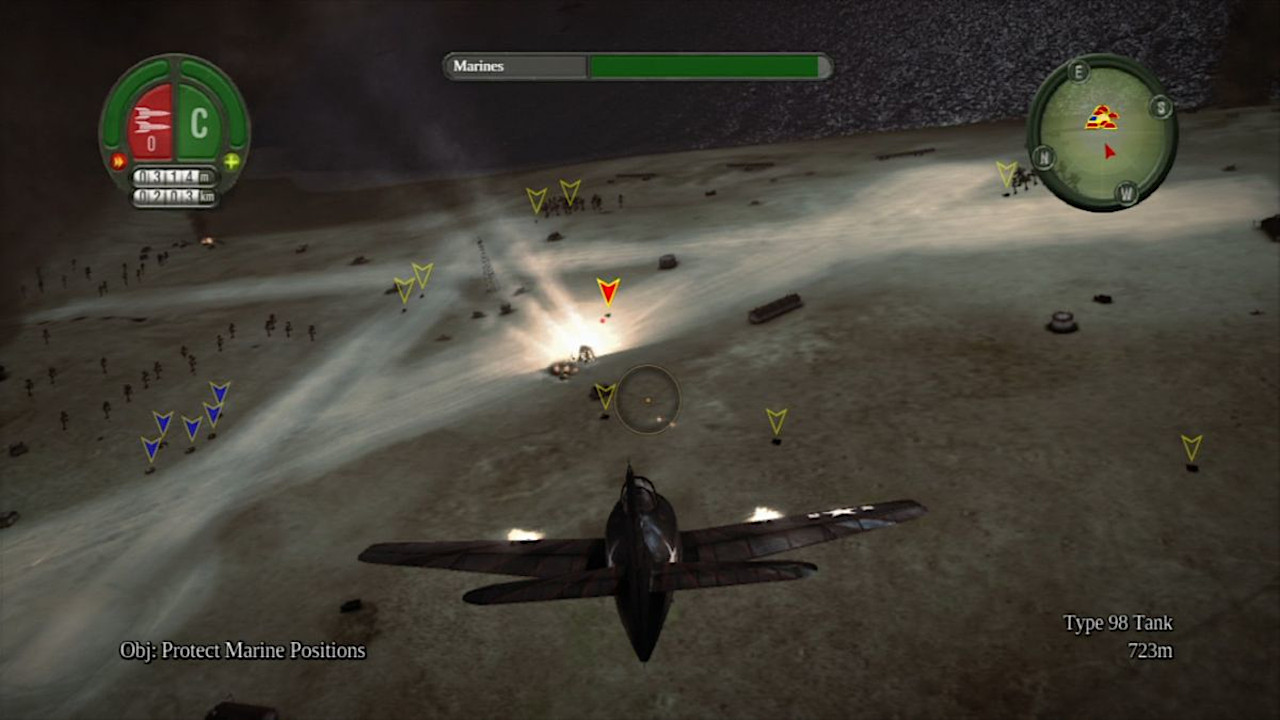
Task: Click the green plus health icon
Action: pyautogui.click(x=229, y=161)
